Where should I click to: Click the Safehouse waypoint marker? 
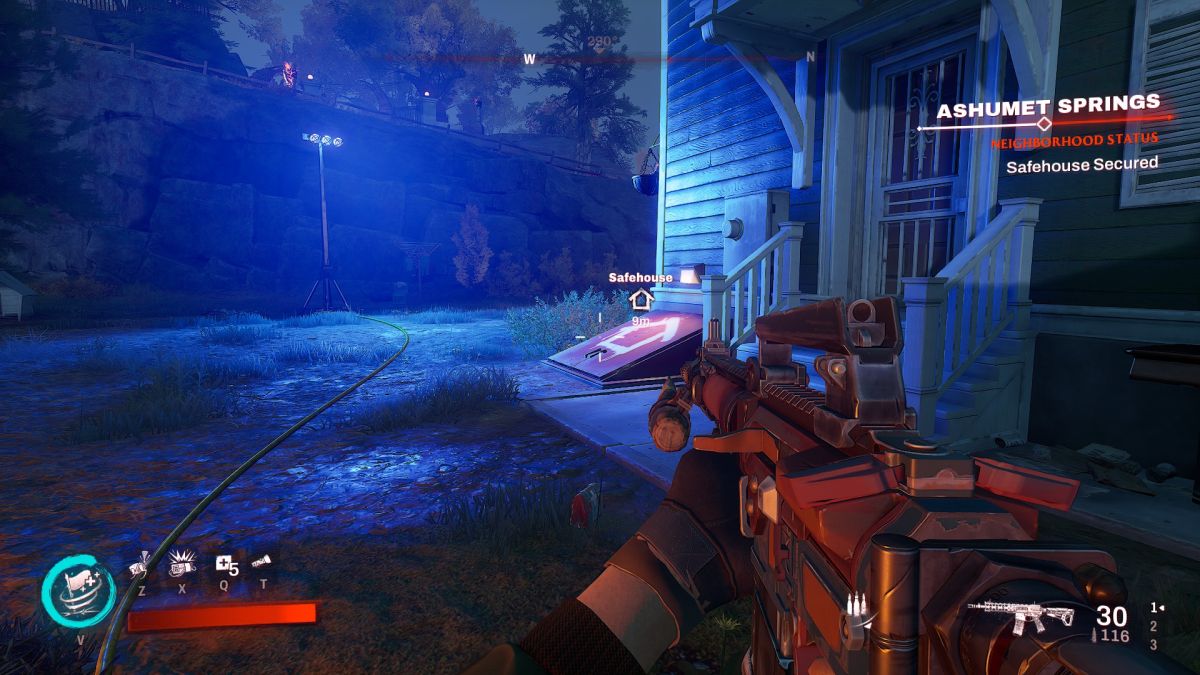(640, 298)
